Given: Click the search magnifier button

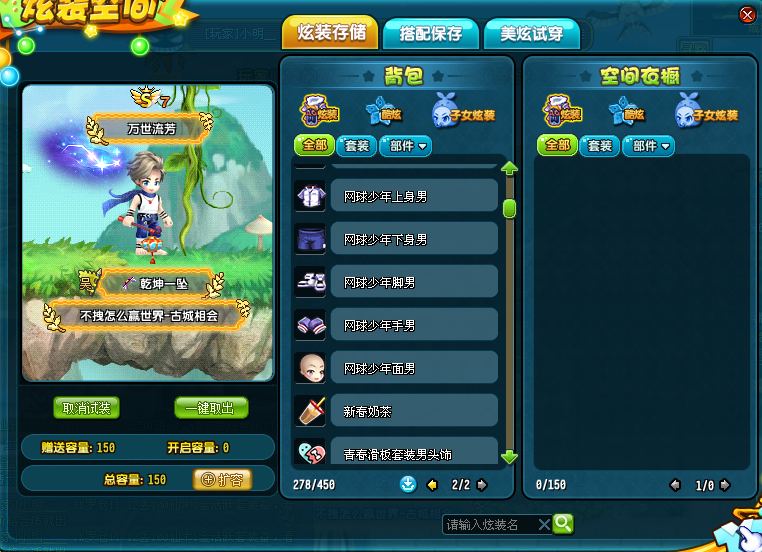Looking at the screenshot, I should click(563, 523).
